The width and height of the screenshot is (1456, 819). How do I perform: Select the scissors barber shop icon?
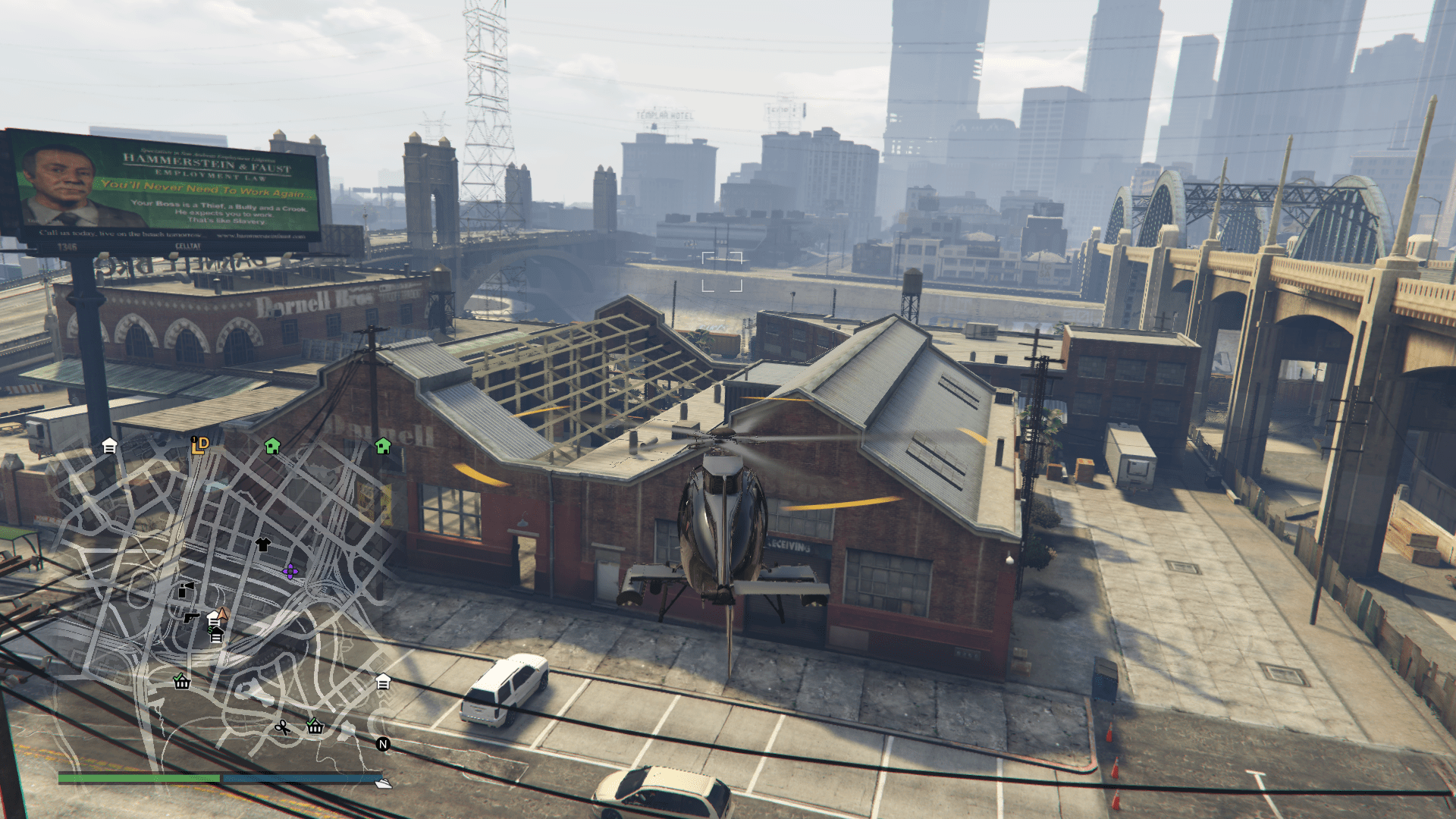[x=281, y=728]
